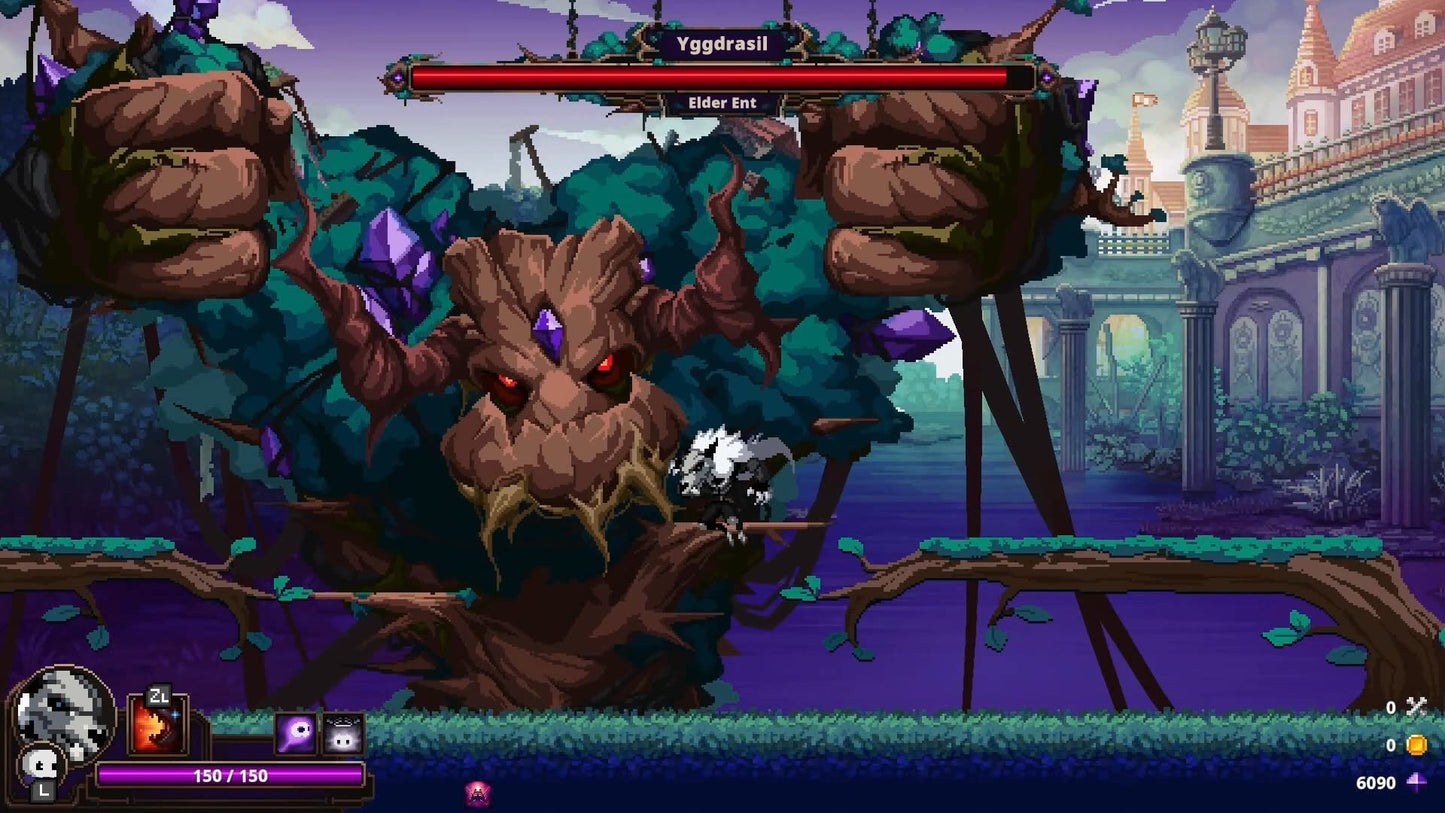Click the L key binding badge
This screenshot has height=813, width=1445.
[x=42, y=790]
